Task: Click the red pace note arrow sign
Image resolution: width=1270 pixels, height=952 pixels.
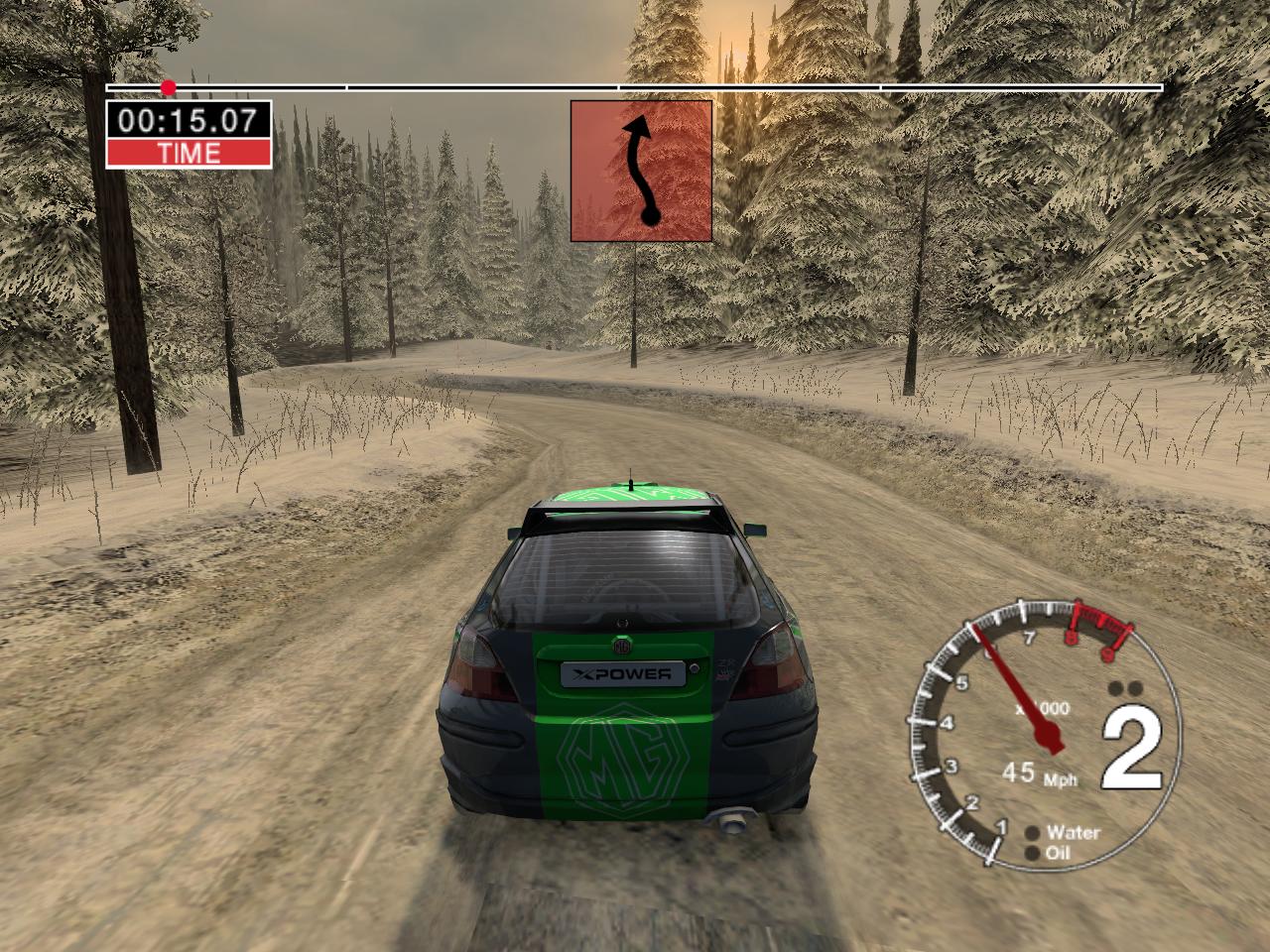Action: pyautogui.click(x=641, y=171)
